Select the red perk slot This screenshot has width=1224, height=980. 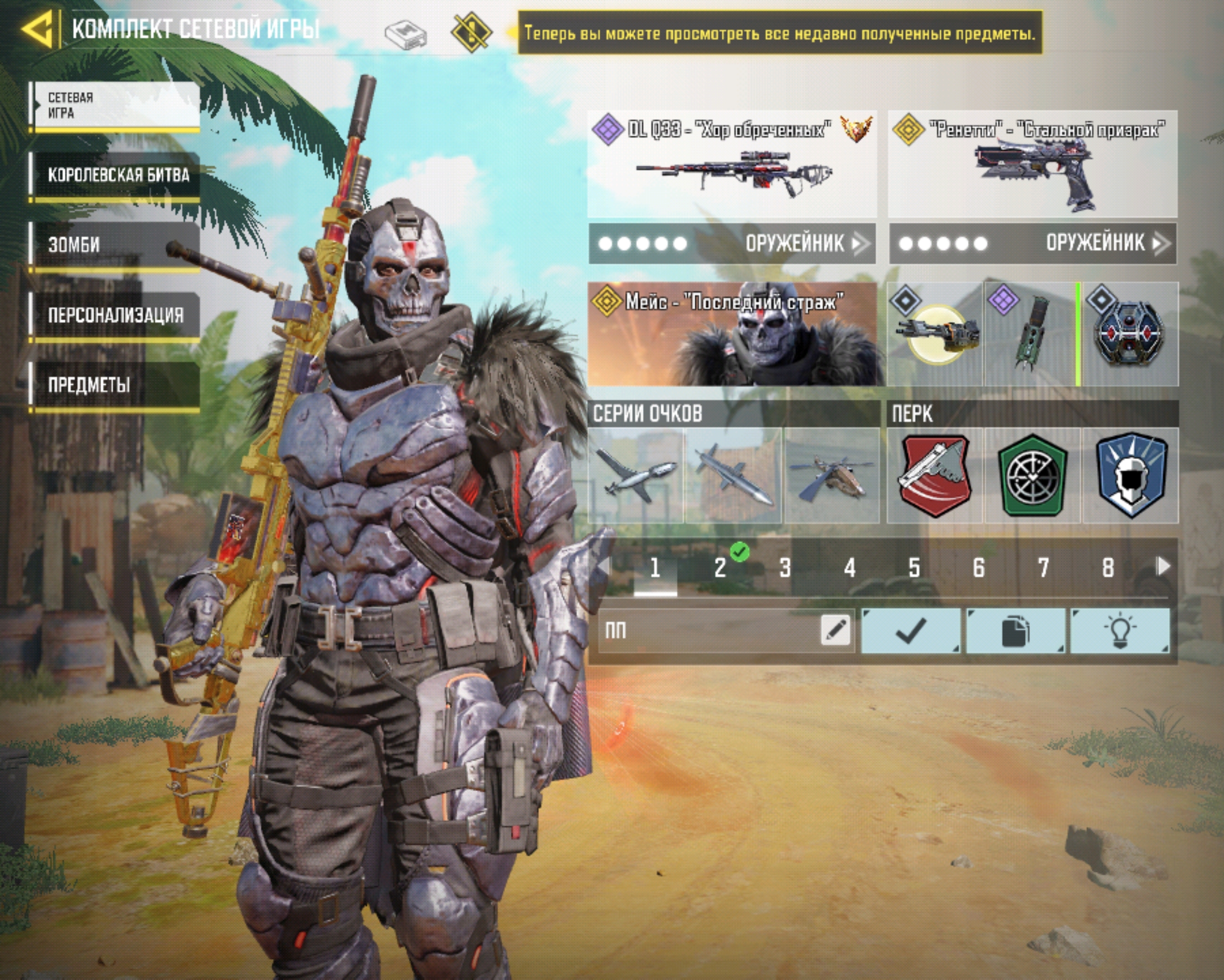[935, 476]
